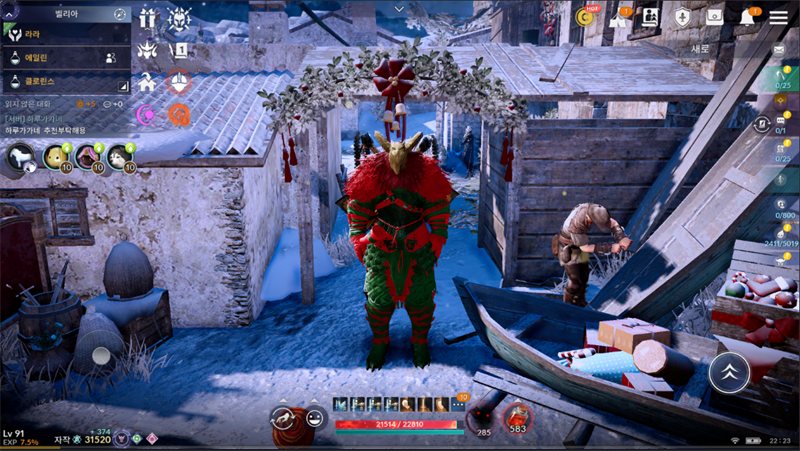Use the red potion with 583 count
The image size is (800, 451).
[x=517, y=417]
